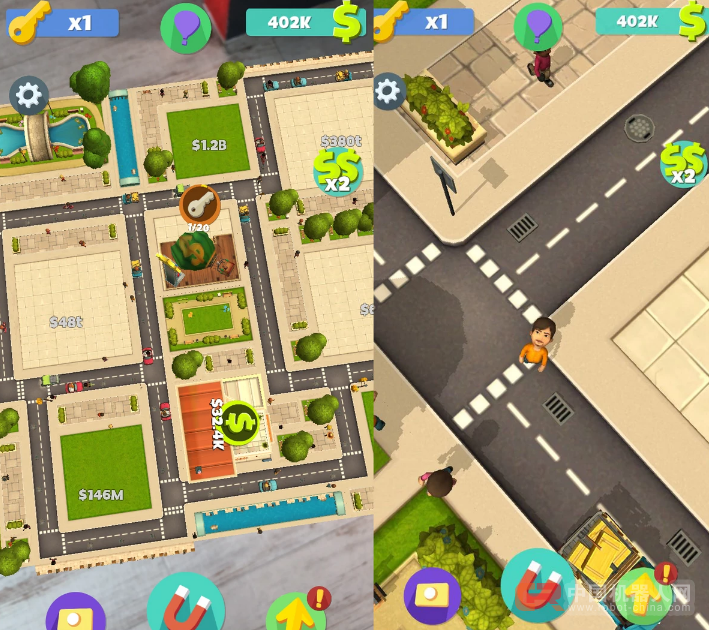
Task: Open the purple card button in the street-level view
Action: 432,596
